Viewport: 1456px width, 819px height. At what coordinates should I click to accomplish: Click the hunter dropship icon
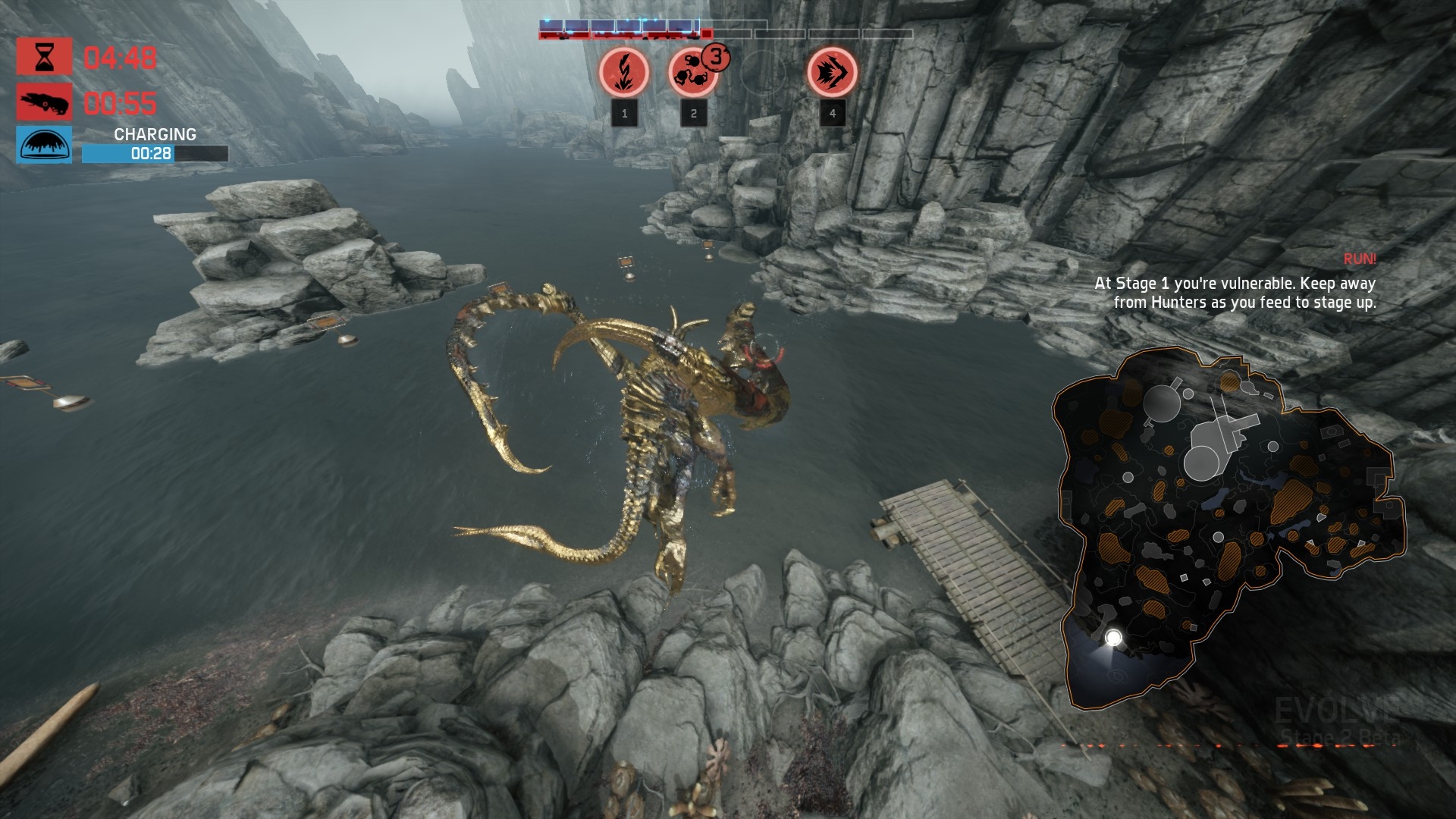[45, 102]
